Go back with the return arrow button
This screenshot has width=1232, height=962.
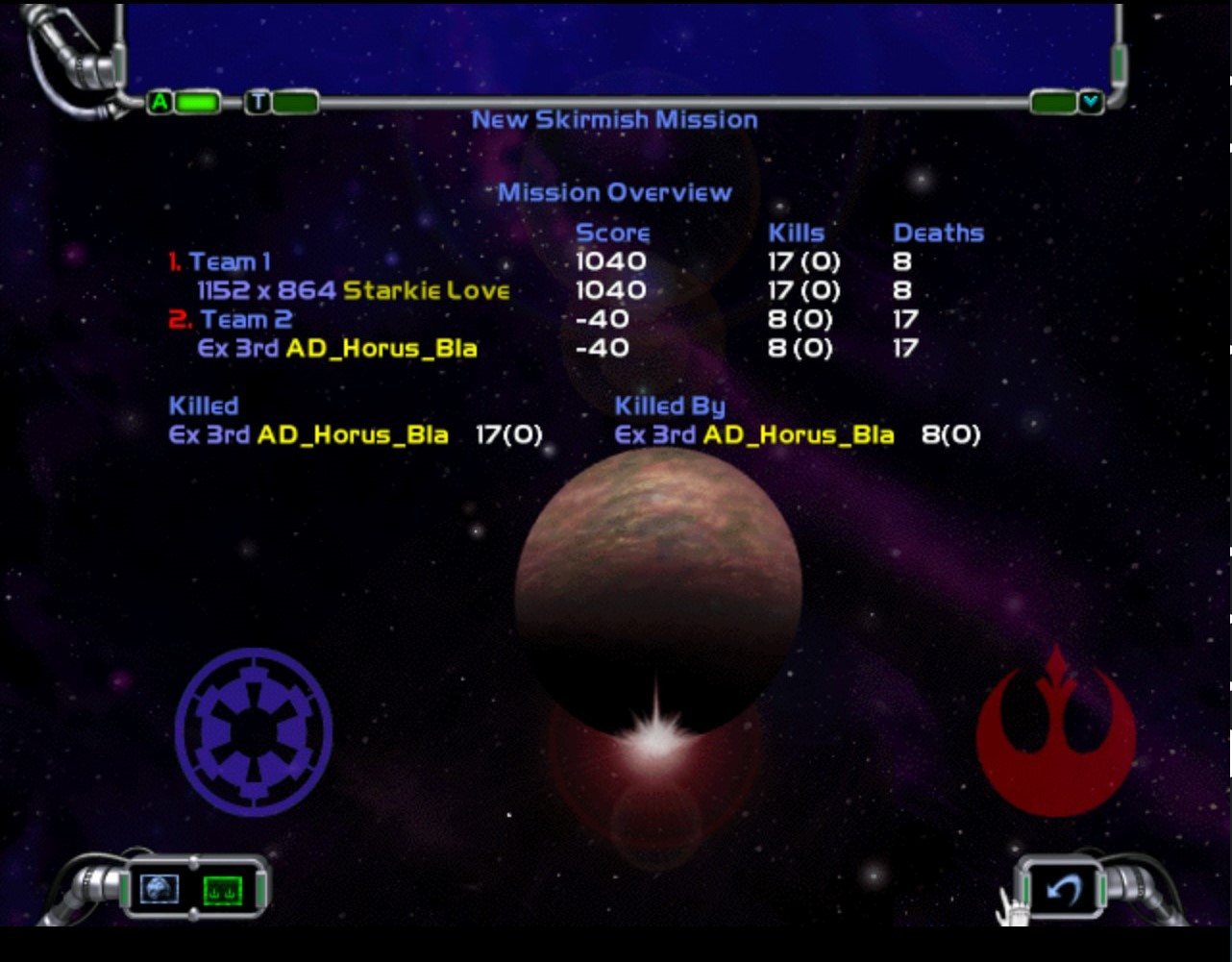pyautogui.click(x=1063, y=890)
